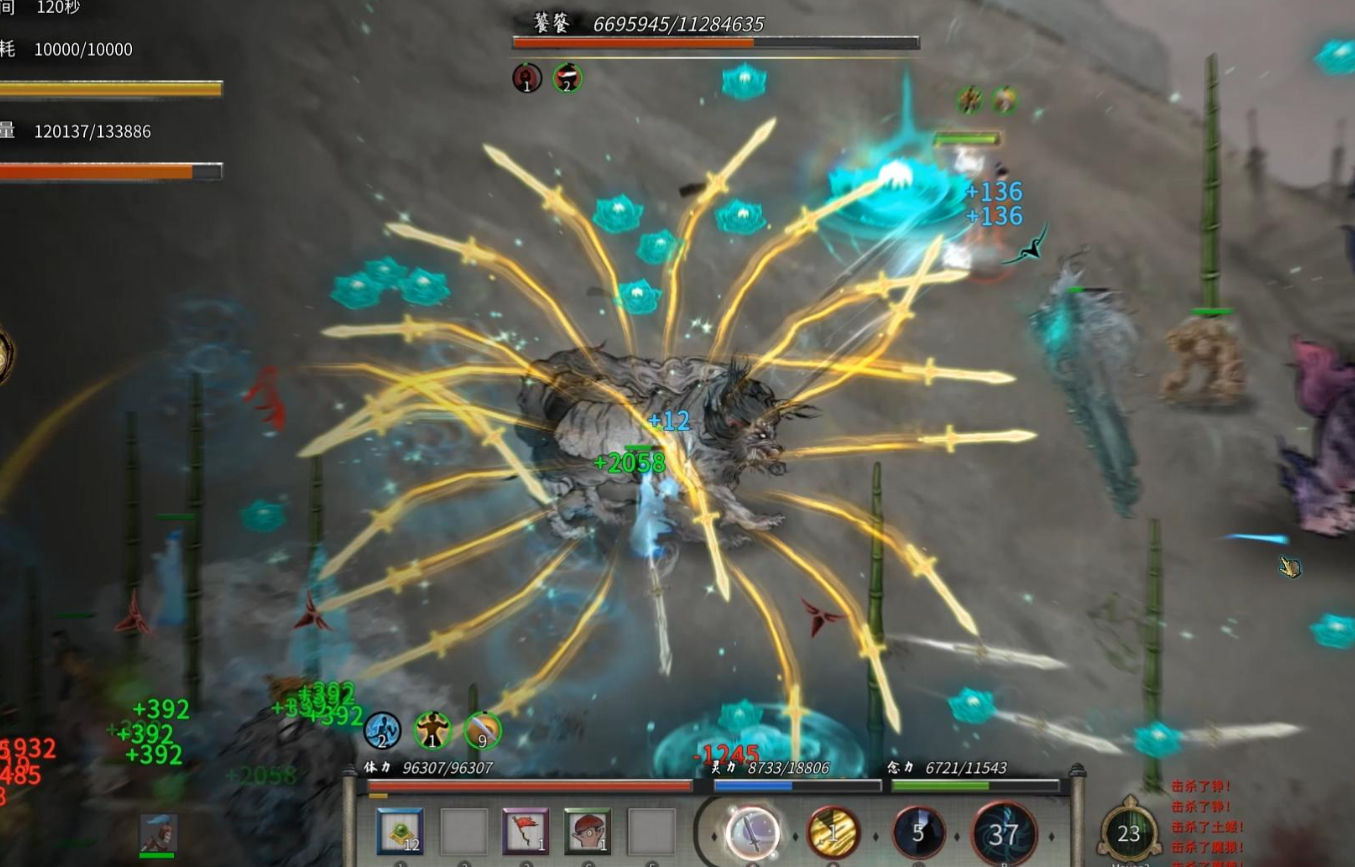Use the red banner item
The height and width of the screenshot is (867, 1355).
[525, 831]
